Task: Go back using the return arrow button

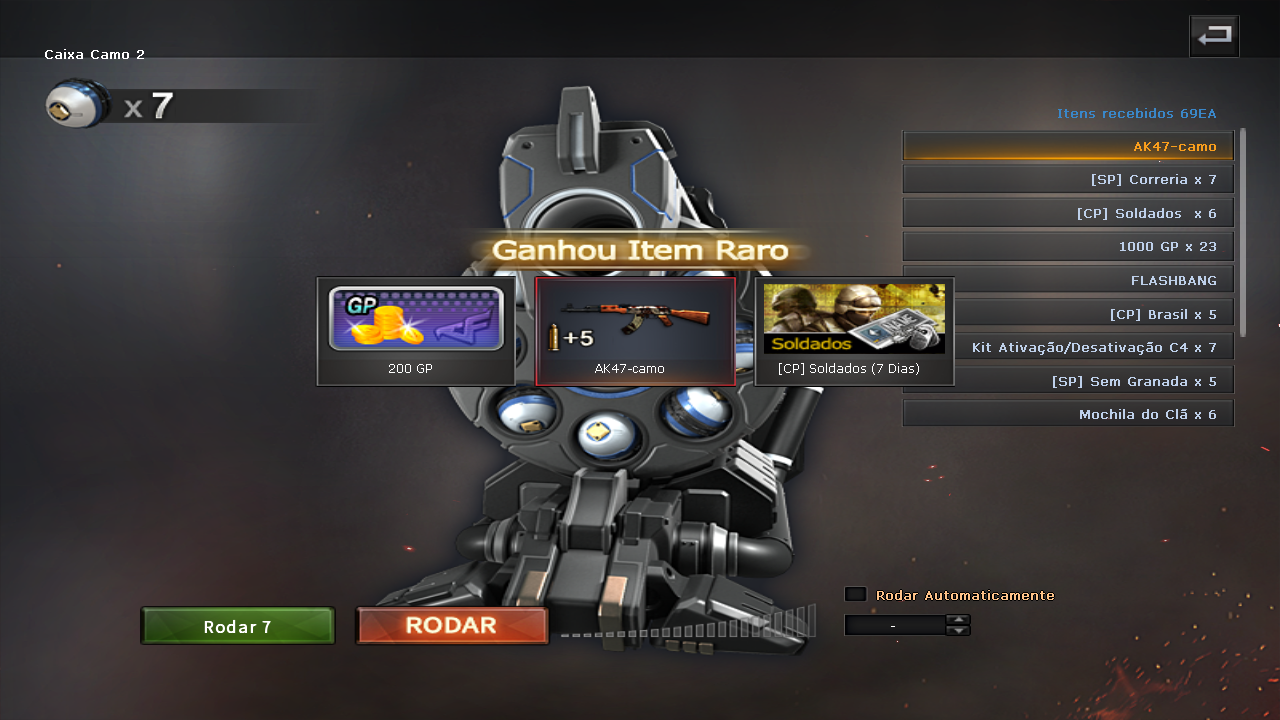Action: point(1214,36)
